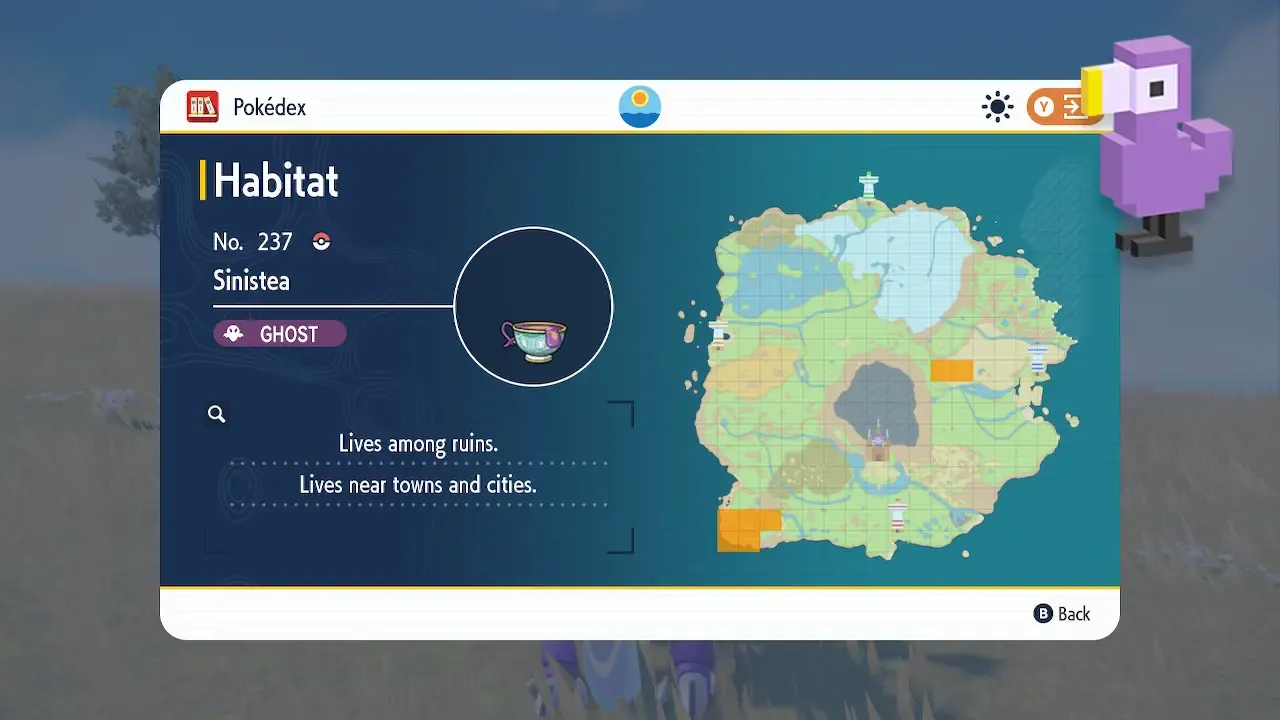Click the magnifying glass search icon
Viewport: 1280px width, 720px height.
[216, 413]
